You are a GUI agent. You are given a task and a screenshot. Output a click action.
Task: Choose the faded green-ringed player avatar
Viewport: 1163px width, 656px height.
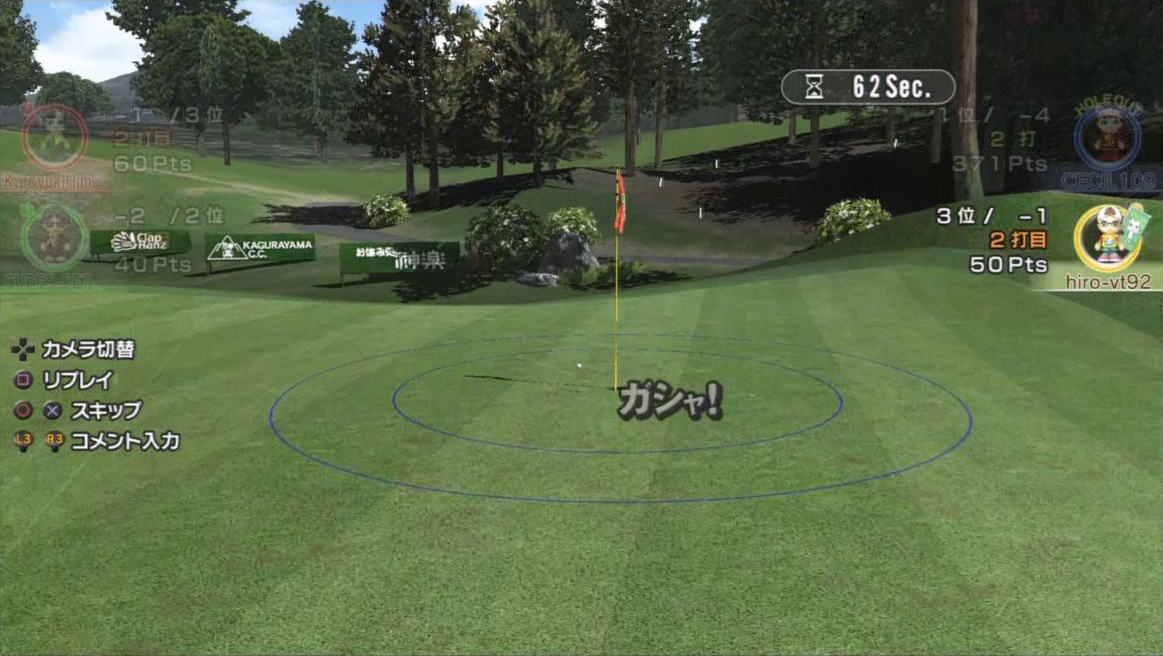tap(53, 238)
